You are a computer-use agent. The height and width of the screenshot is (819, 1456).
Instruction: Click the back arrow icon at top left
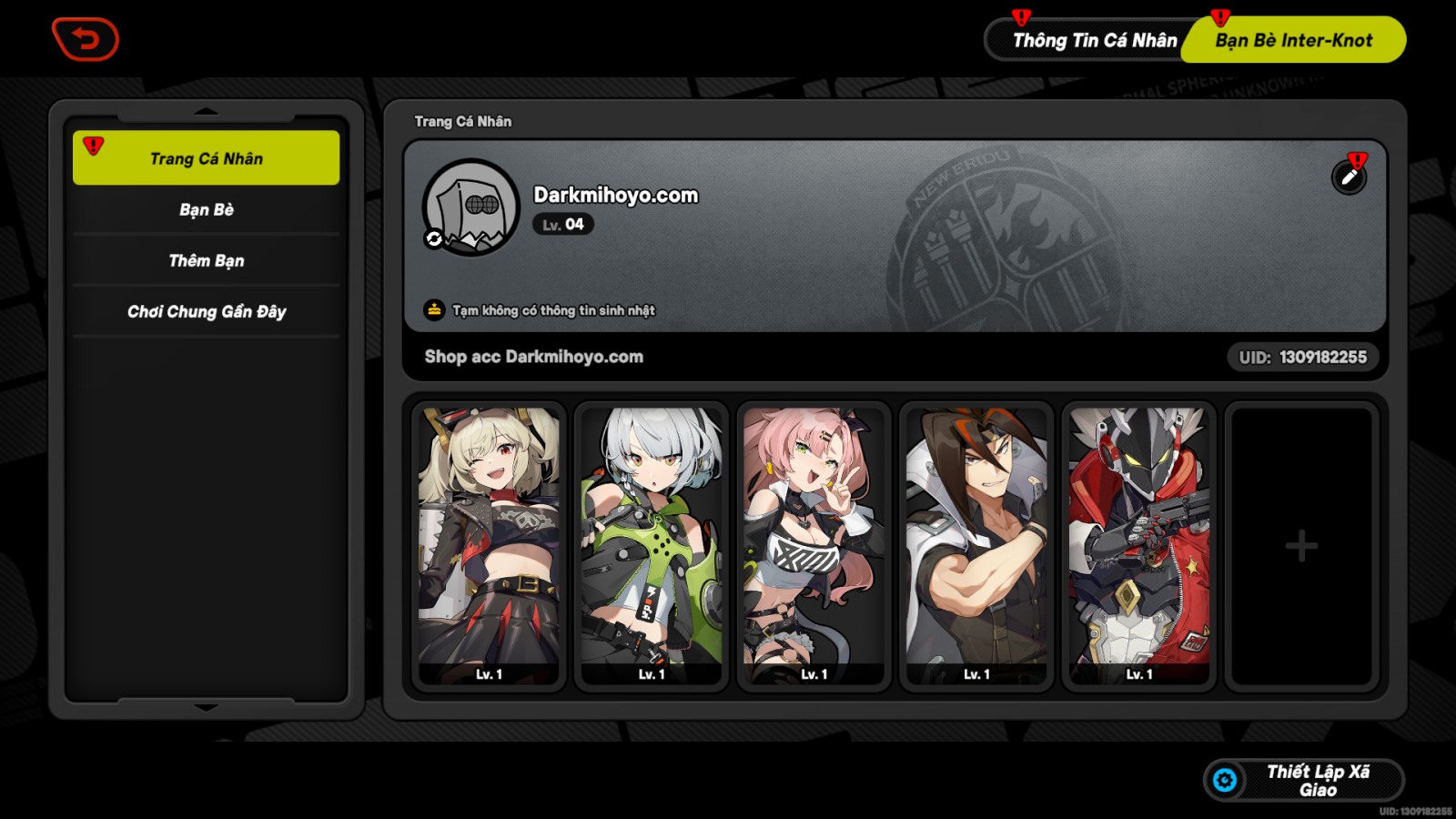tap(86, 39)
